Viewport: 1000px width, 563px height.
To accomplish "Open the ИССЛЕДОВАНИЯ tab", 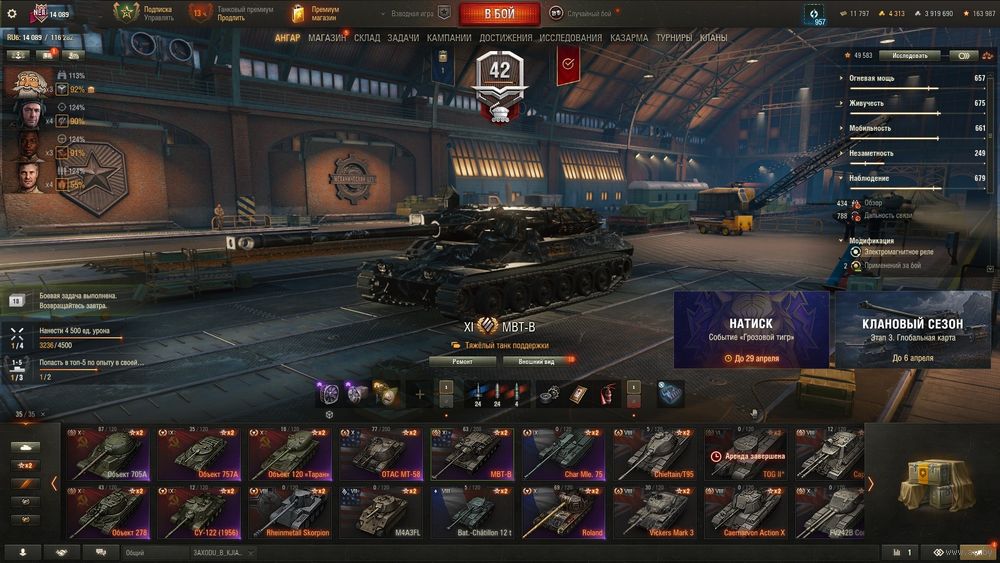I will (571, 38).
